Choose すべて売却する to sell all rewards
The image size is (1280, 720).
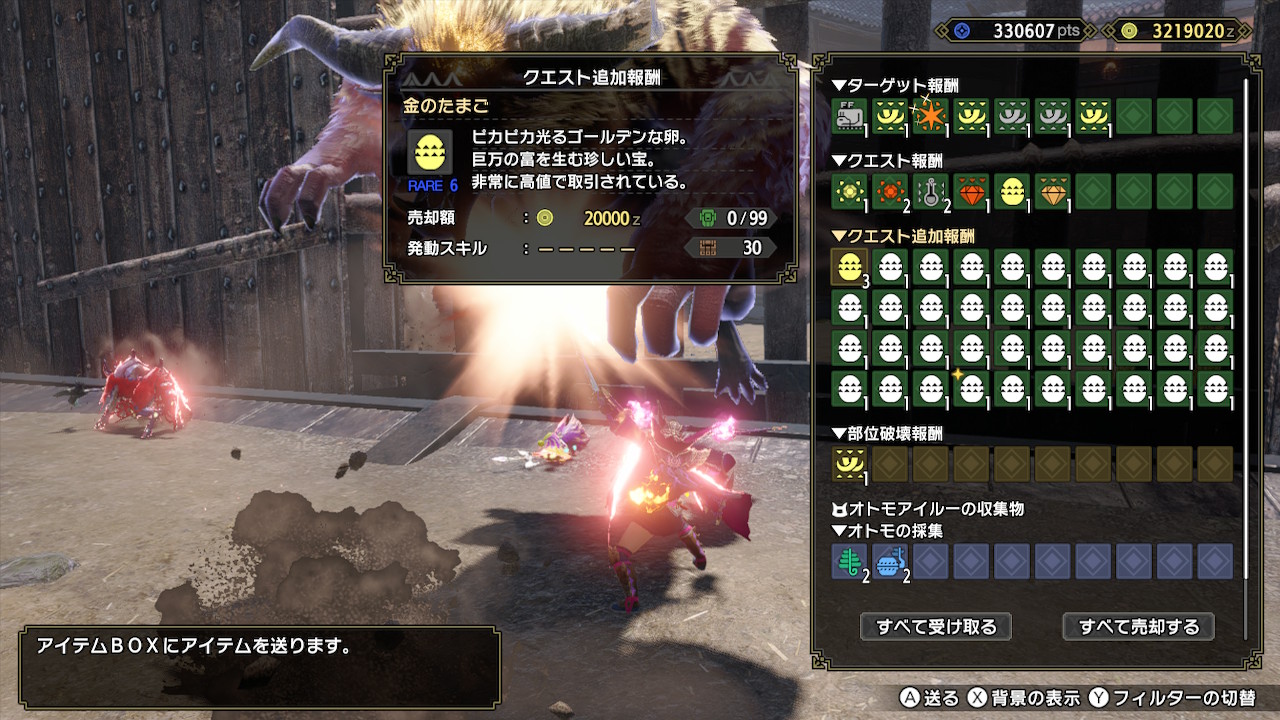coord(1138,627)
